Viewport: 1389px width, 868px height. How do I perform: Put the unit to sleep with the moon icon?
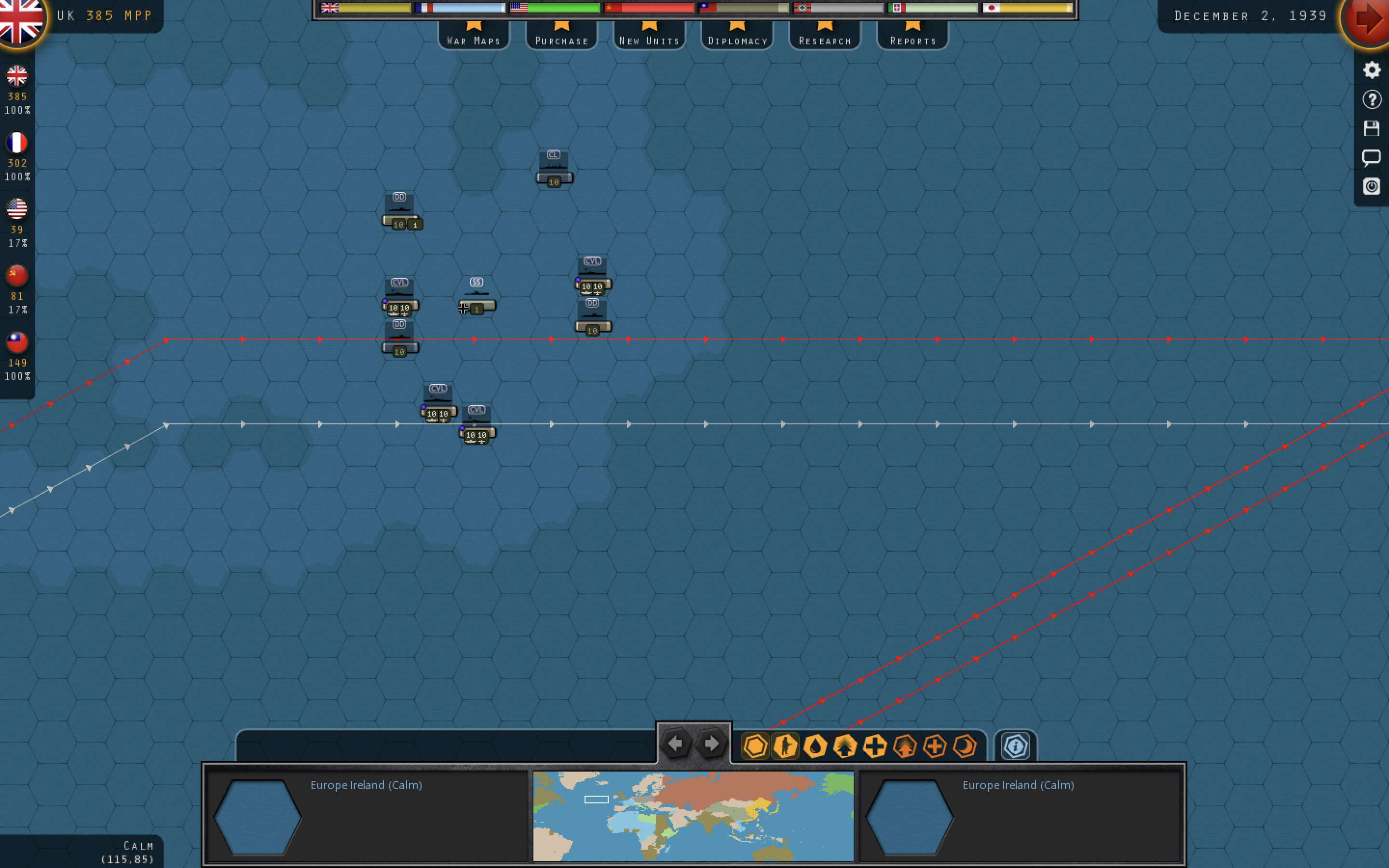tap(965, 746)
